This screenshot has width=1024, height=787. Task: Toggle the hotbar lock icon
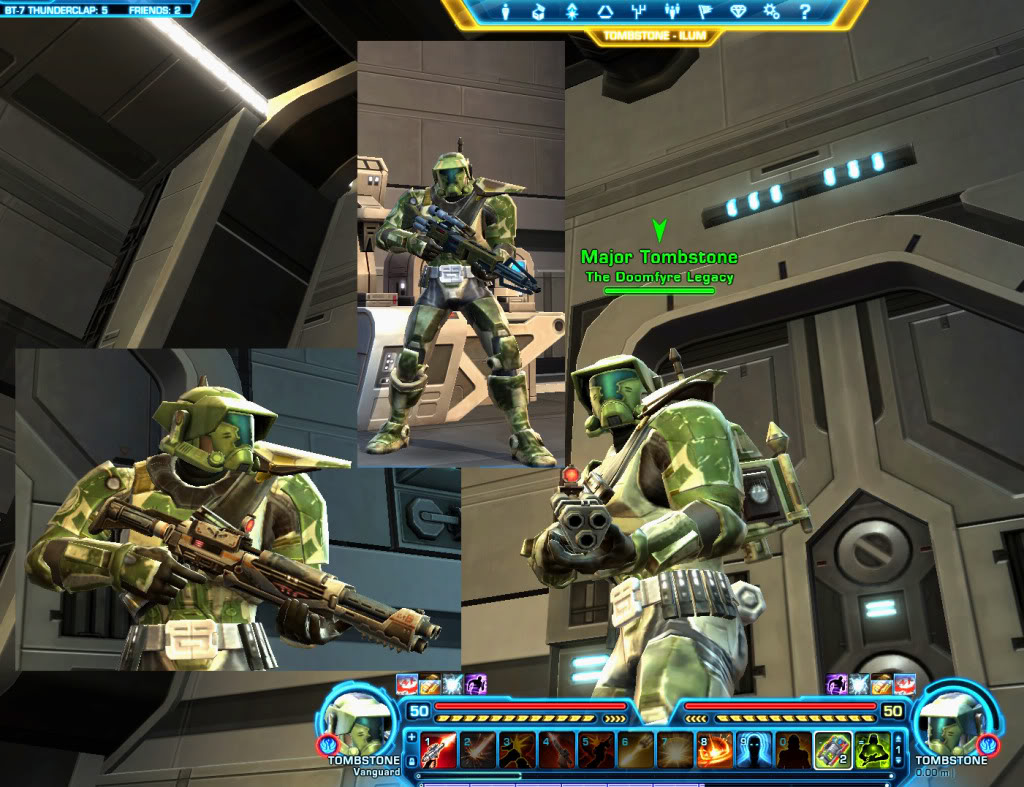(412, 761)
